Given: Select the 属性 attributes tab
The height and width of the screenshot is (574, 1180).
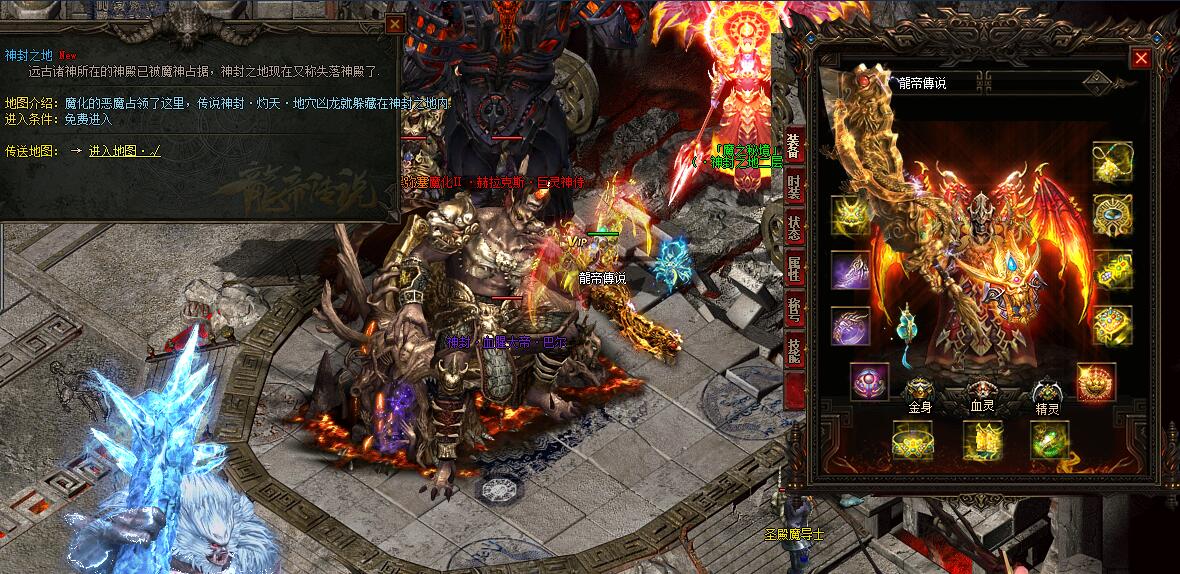Looking at the screenshot, I should [x=794, y=269].
